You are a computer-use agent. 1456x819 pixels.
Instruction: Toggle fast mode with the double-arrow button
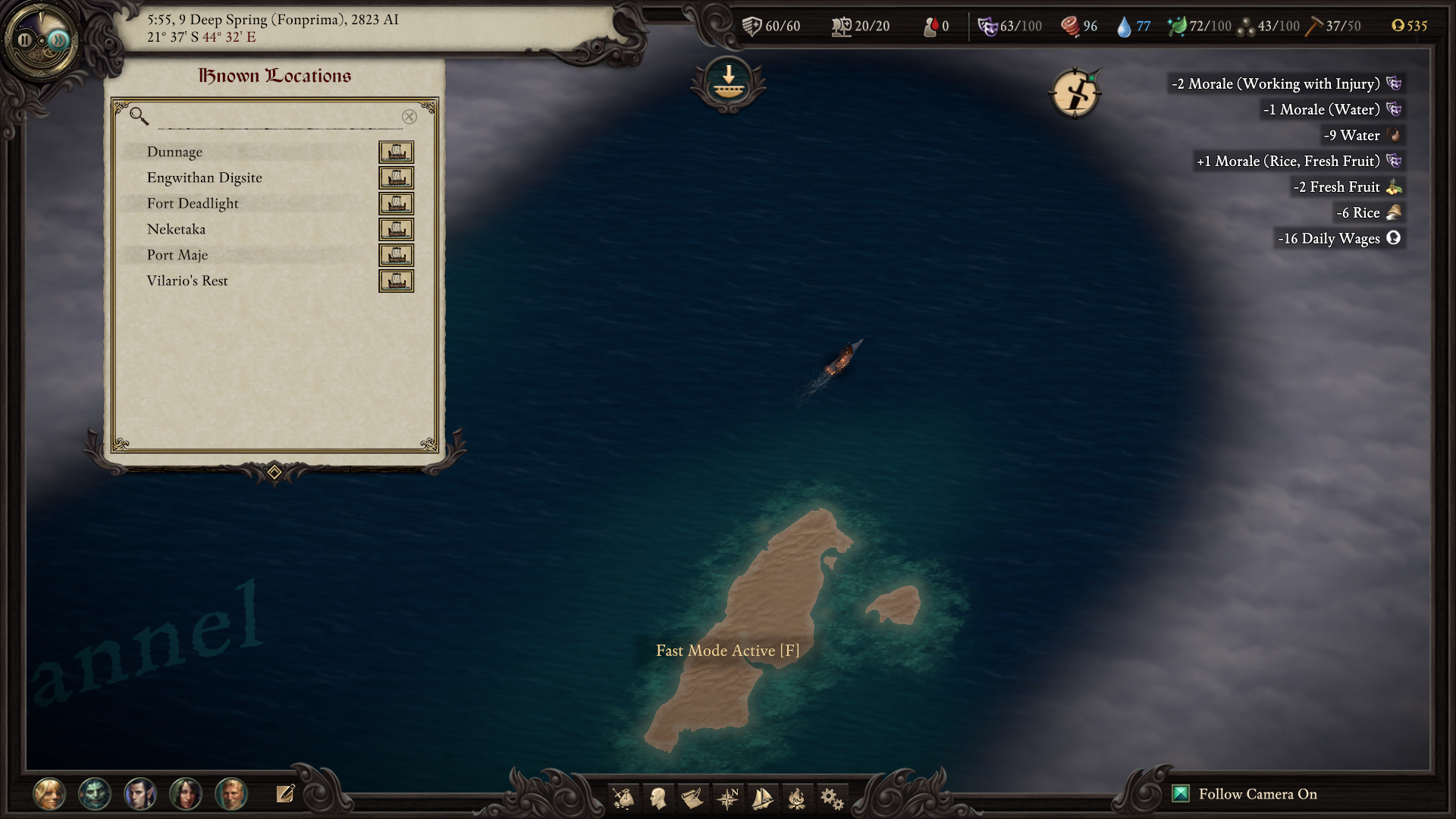click(58, 40)
